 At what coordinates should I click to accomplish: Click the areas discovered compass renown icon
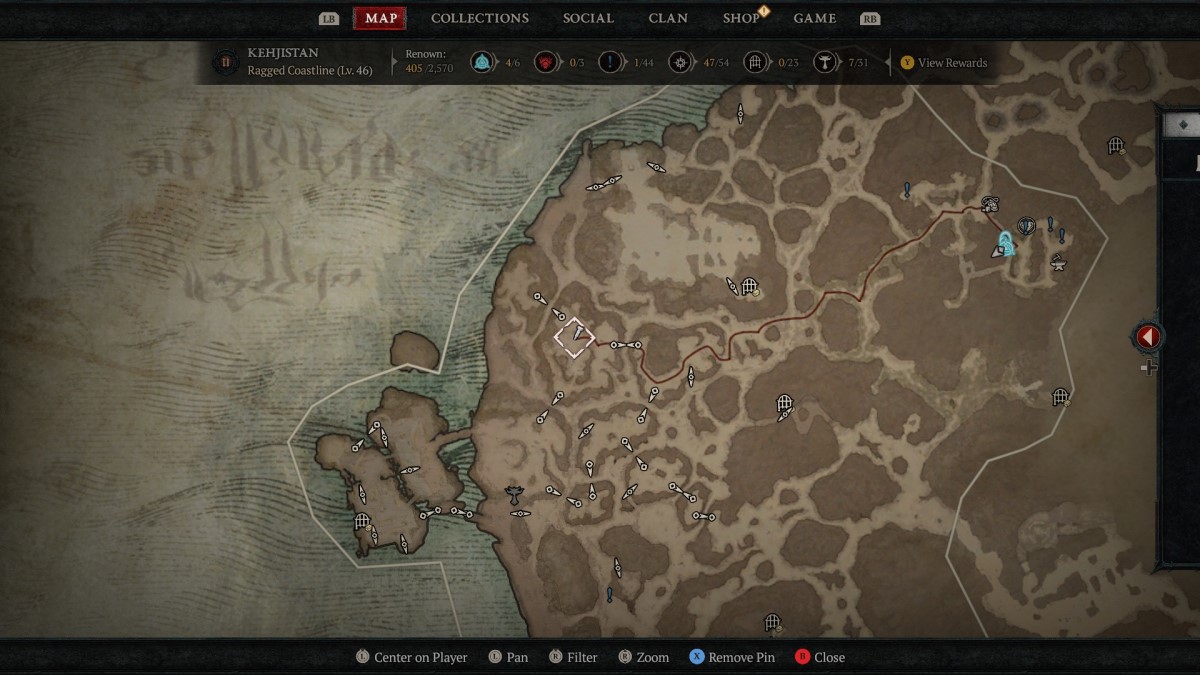(x=680, y=63)
